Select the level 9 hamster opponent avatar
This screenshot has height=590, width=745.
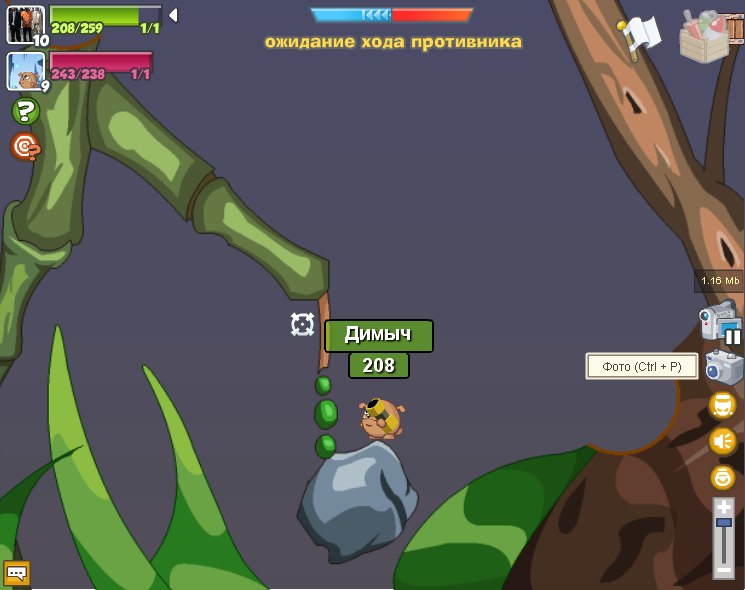24,71
